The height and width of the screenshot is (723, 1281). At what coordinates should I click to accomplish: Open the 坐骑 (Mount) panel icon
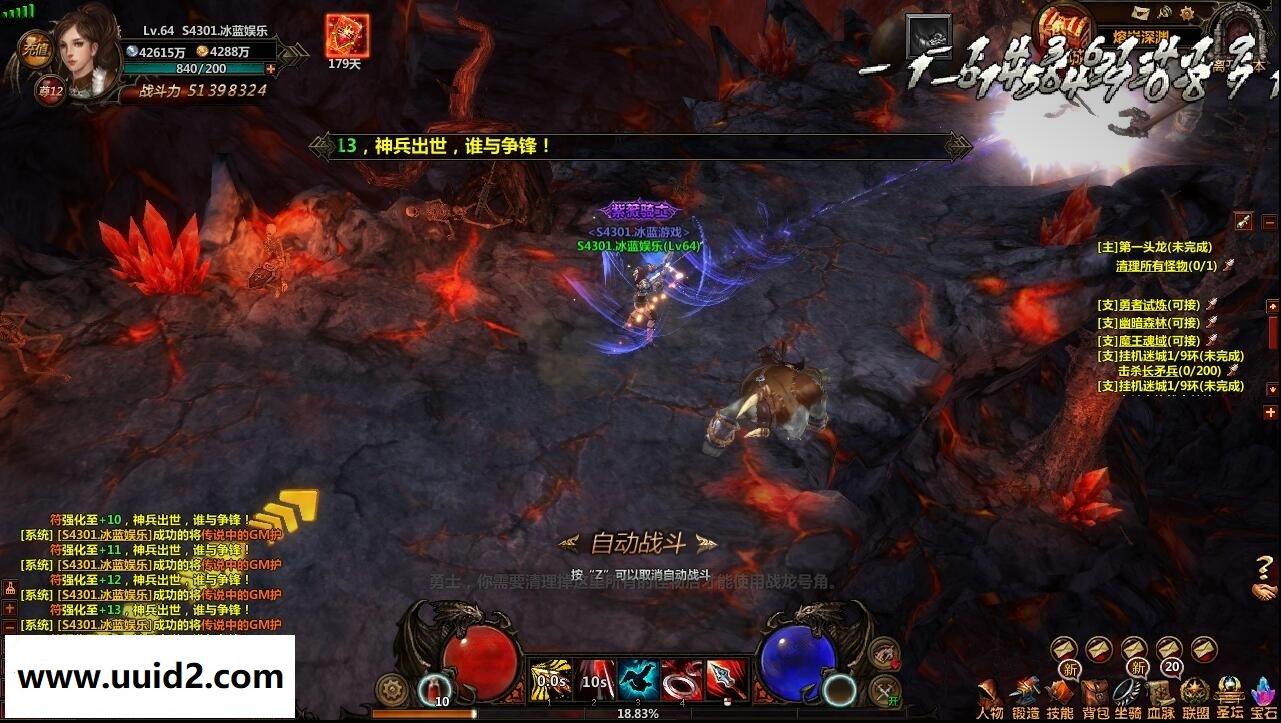coord(1125,692)
